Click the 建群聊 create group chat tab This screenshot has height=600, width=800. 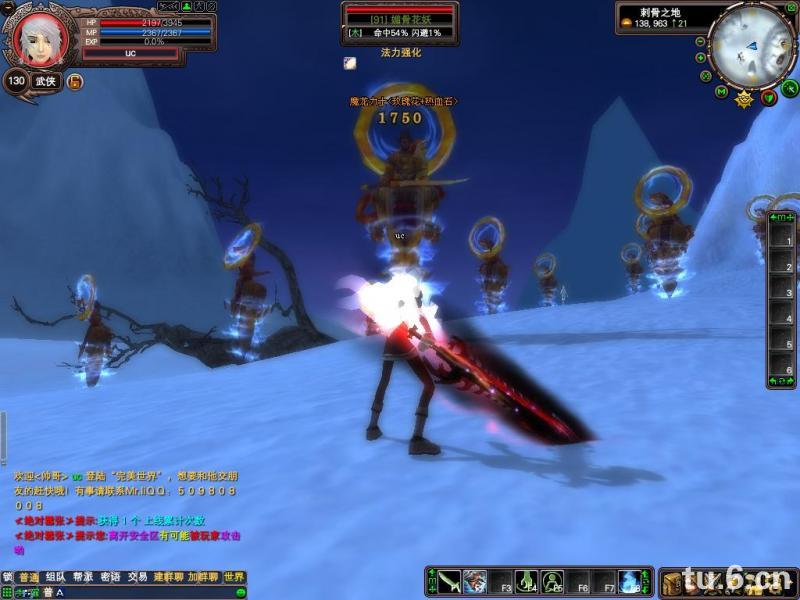click(168, 577)
